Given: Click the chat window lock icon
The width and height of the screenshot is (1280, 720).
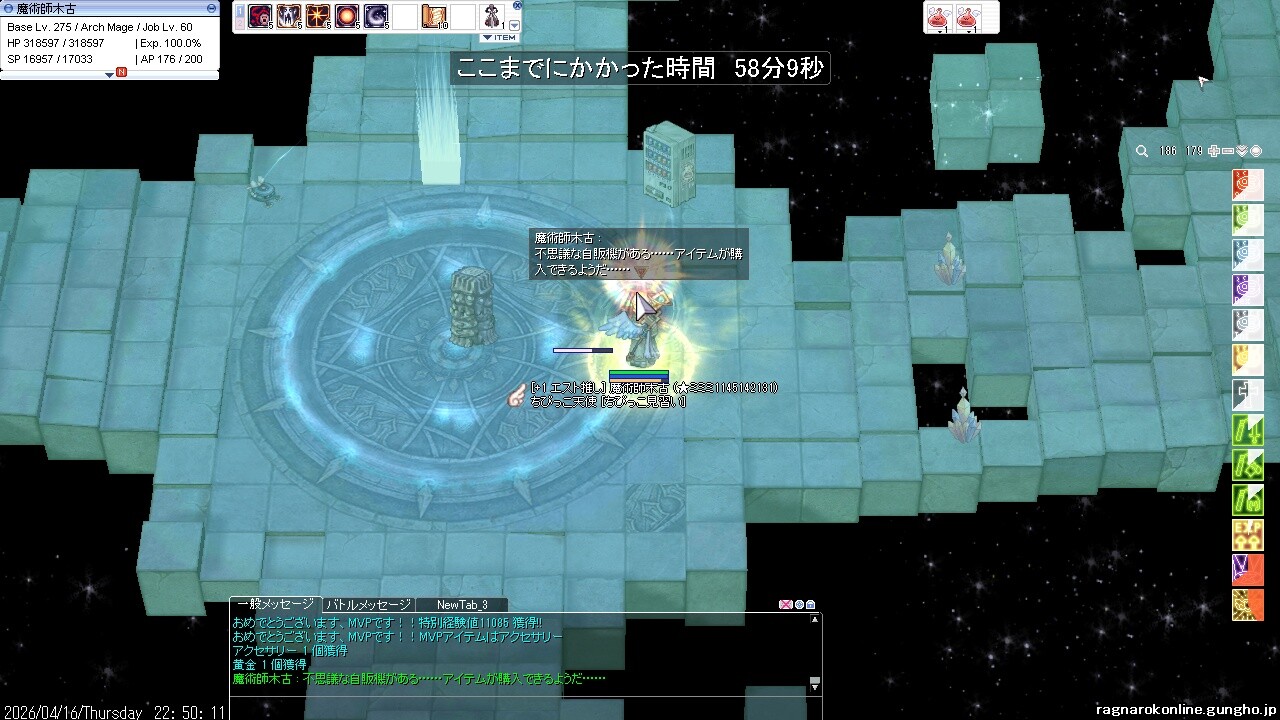Looking at the screenshot, I should click(811, 605).
